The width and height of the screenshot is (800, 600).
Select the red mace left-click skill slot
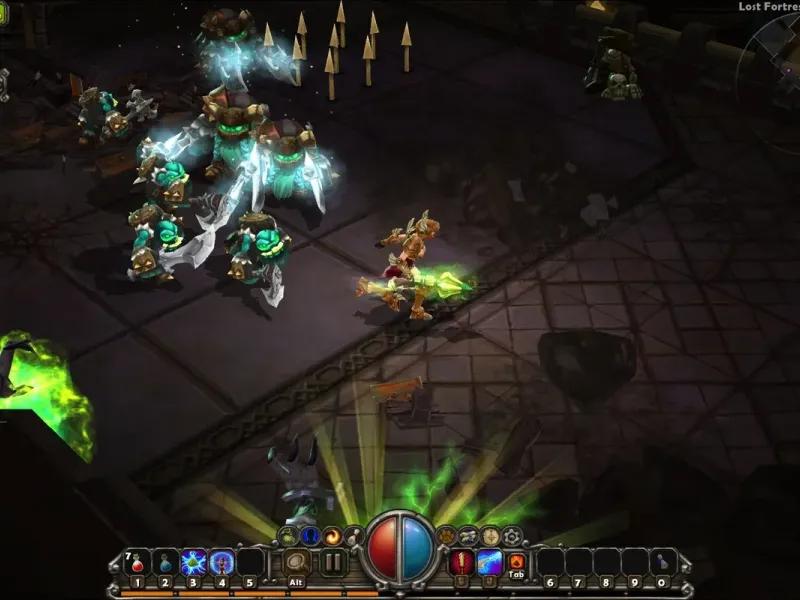pos(462,562)
